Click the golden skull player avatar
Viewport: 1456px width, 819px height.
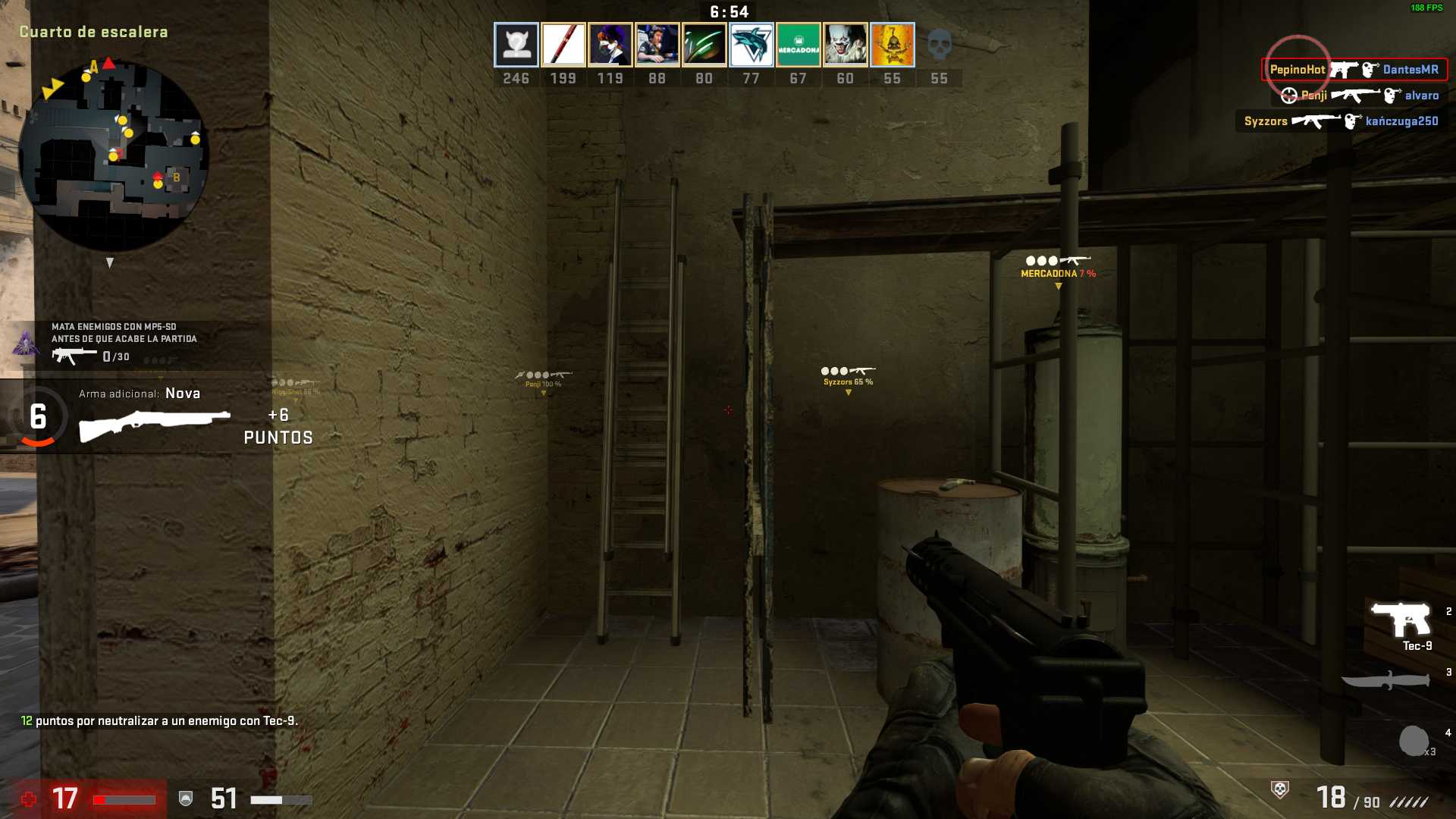coord(892,45)
